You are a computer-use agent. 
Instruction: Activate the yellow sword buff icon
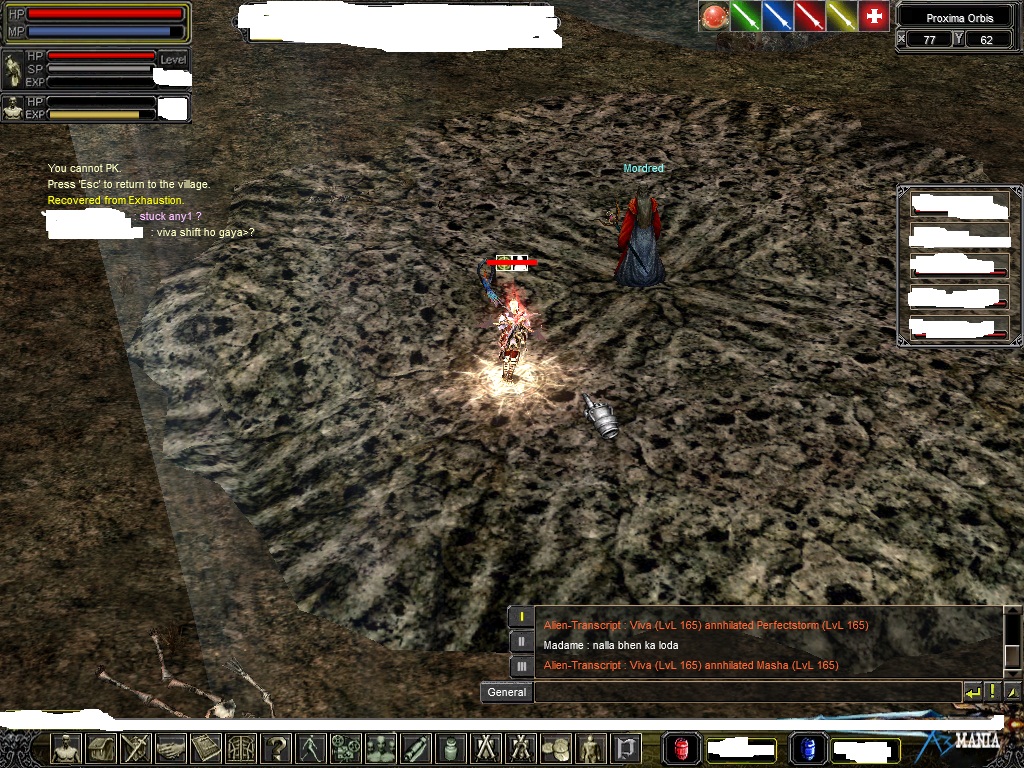(x=841, y=16)
